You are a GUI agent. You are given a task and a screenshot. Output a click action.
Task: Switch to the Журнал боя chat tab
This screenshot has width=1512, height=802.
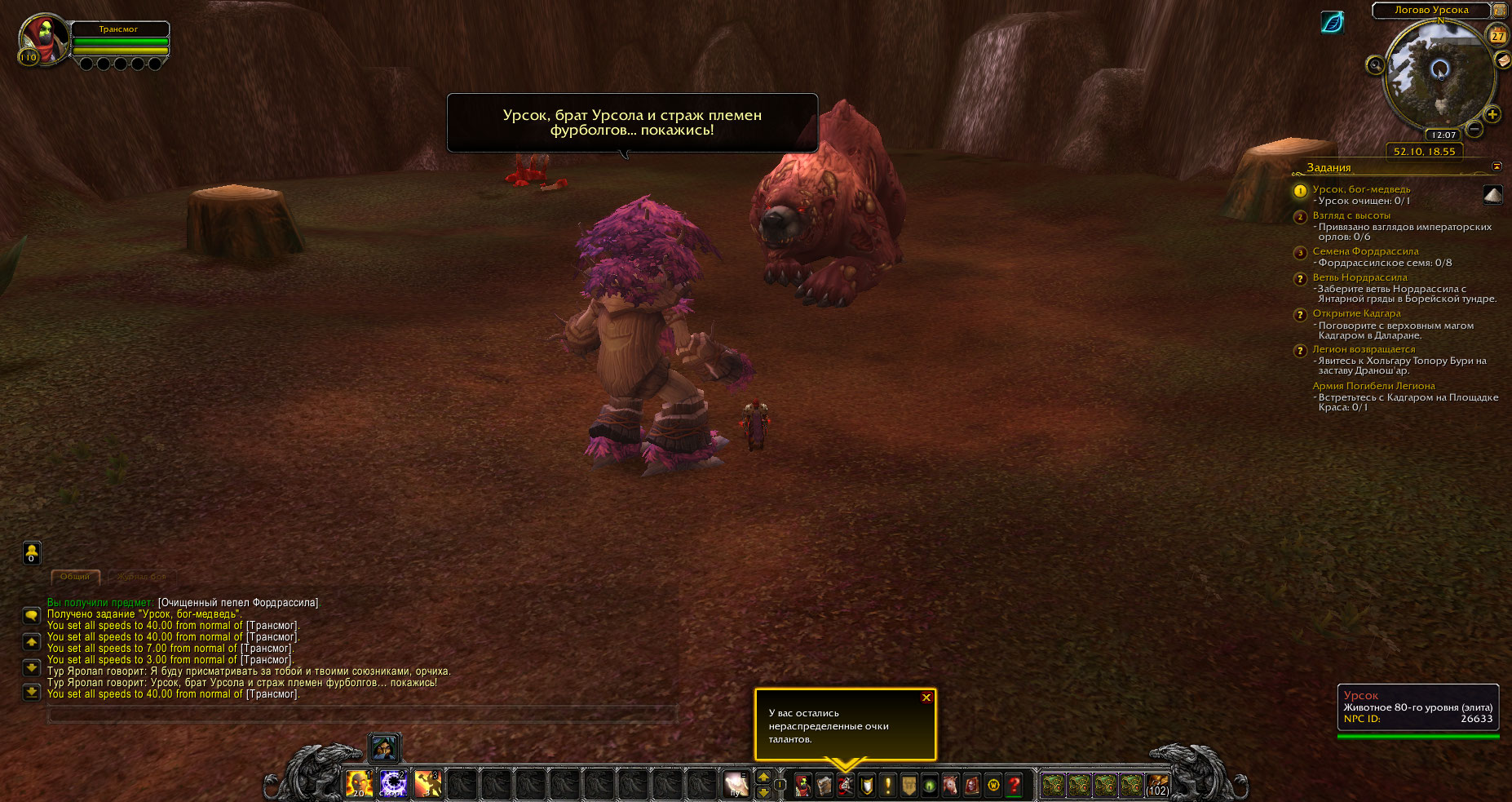click(141, 577)
